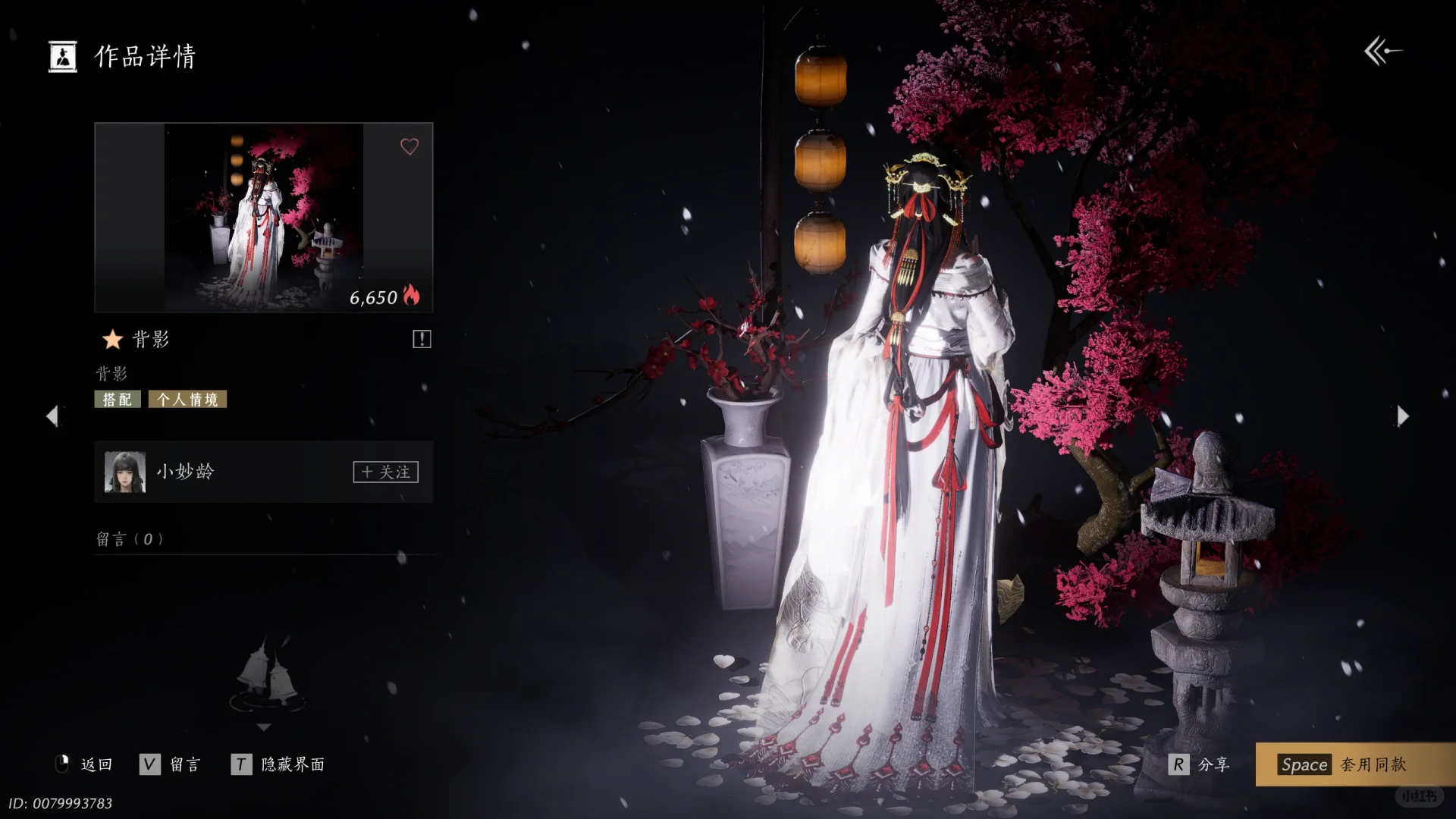Image resolution: width=1456 pixels, height=819 pixels.
Task: Open the 背影 work thumbnail preview
Action: pyautogui.click(x=263, y=218)
